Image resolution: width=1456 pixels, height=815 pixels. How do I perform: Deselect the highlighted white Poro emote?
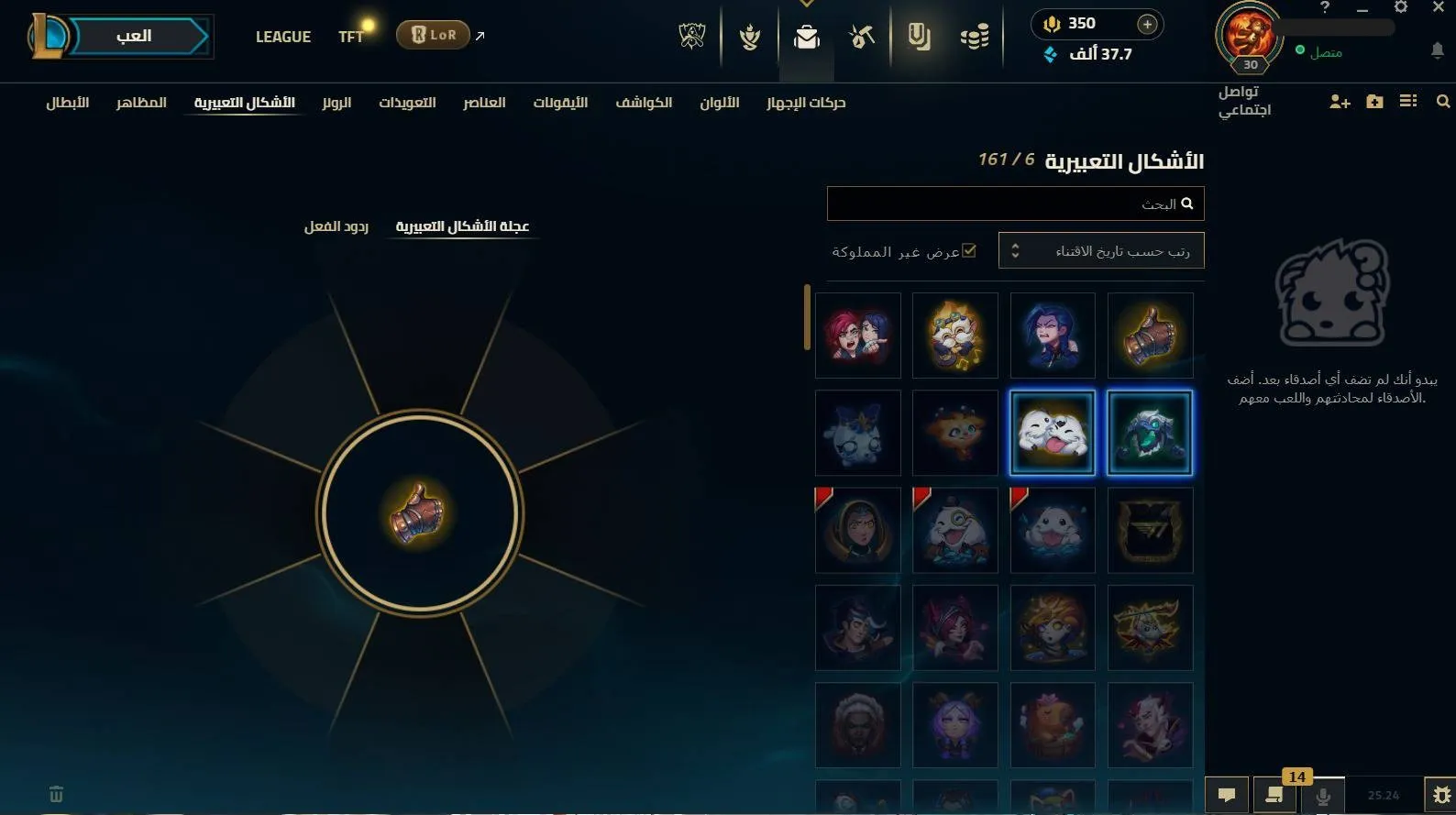[x=1052, y=431]
